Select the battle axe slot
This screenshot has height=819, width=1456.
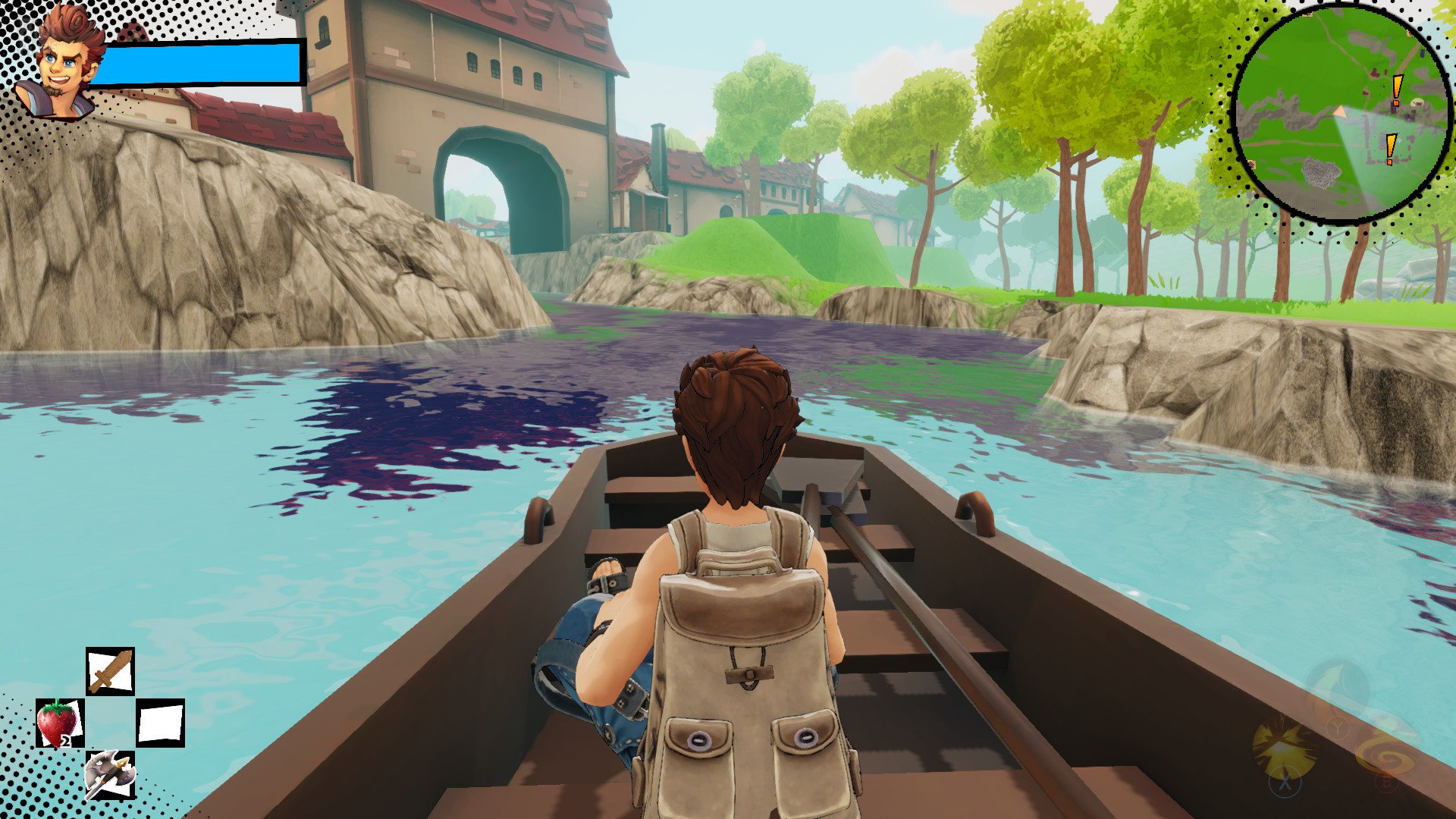[110, 774]
